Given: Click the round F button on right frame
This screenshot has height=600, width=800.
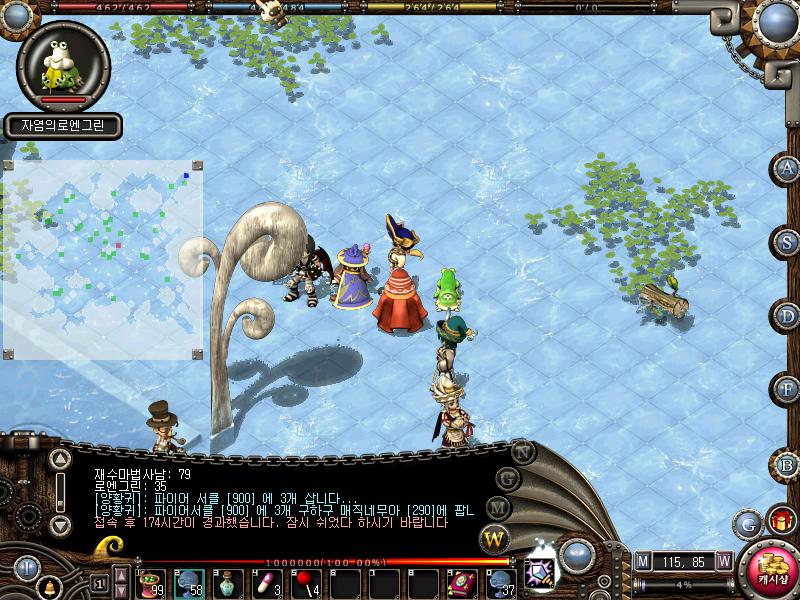Looking at the screenshot, I should point(788,388).
